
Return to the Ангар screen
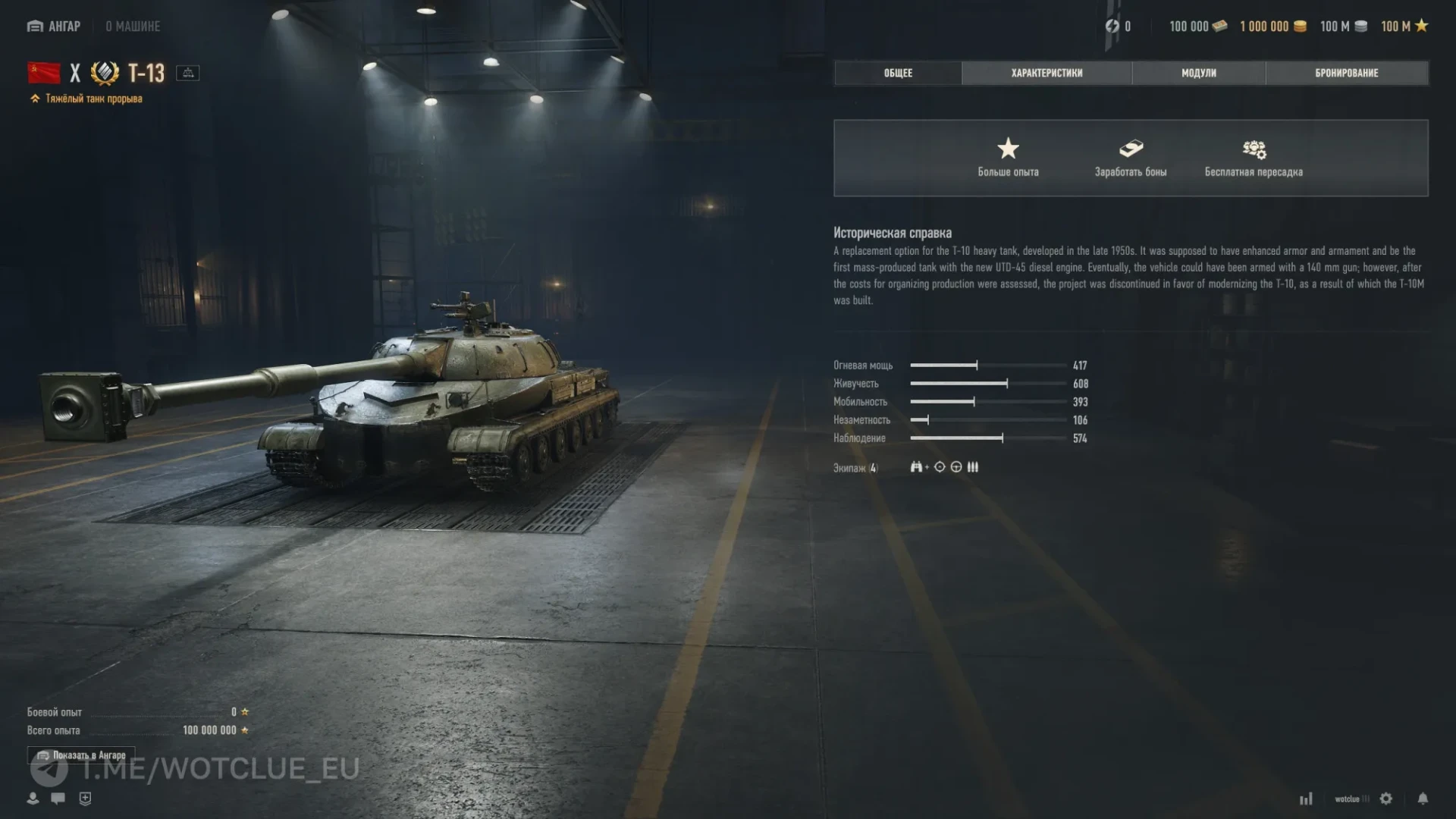(x=54, y=27)
